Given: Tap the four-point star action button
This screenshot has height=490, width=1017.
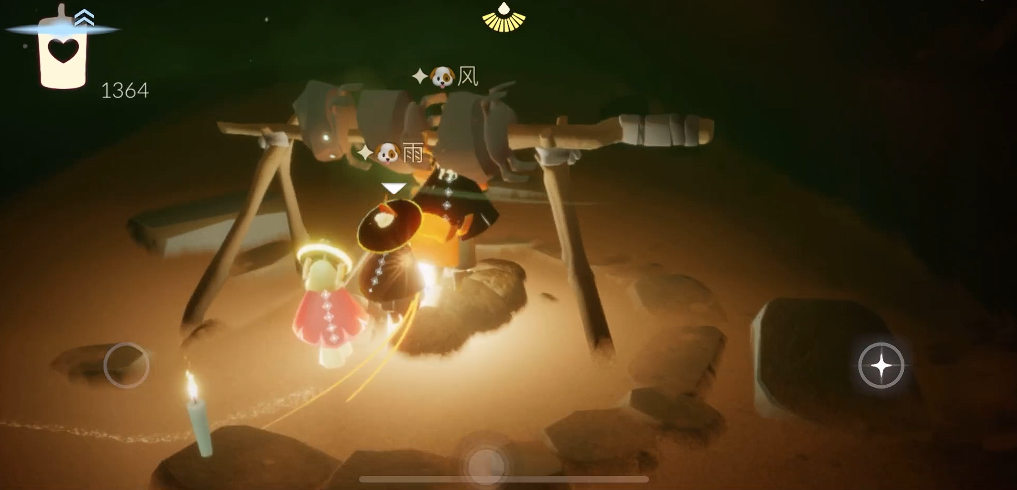Looking at the screenshot, I should coord(881,366).
